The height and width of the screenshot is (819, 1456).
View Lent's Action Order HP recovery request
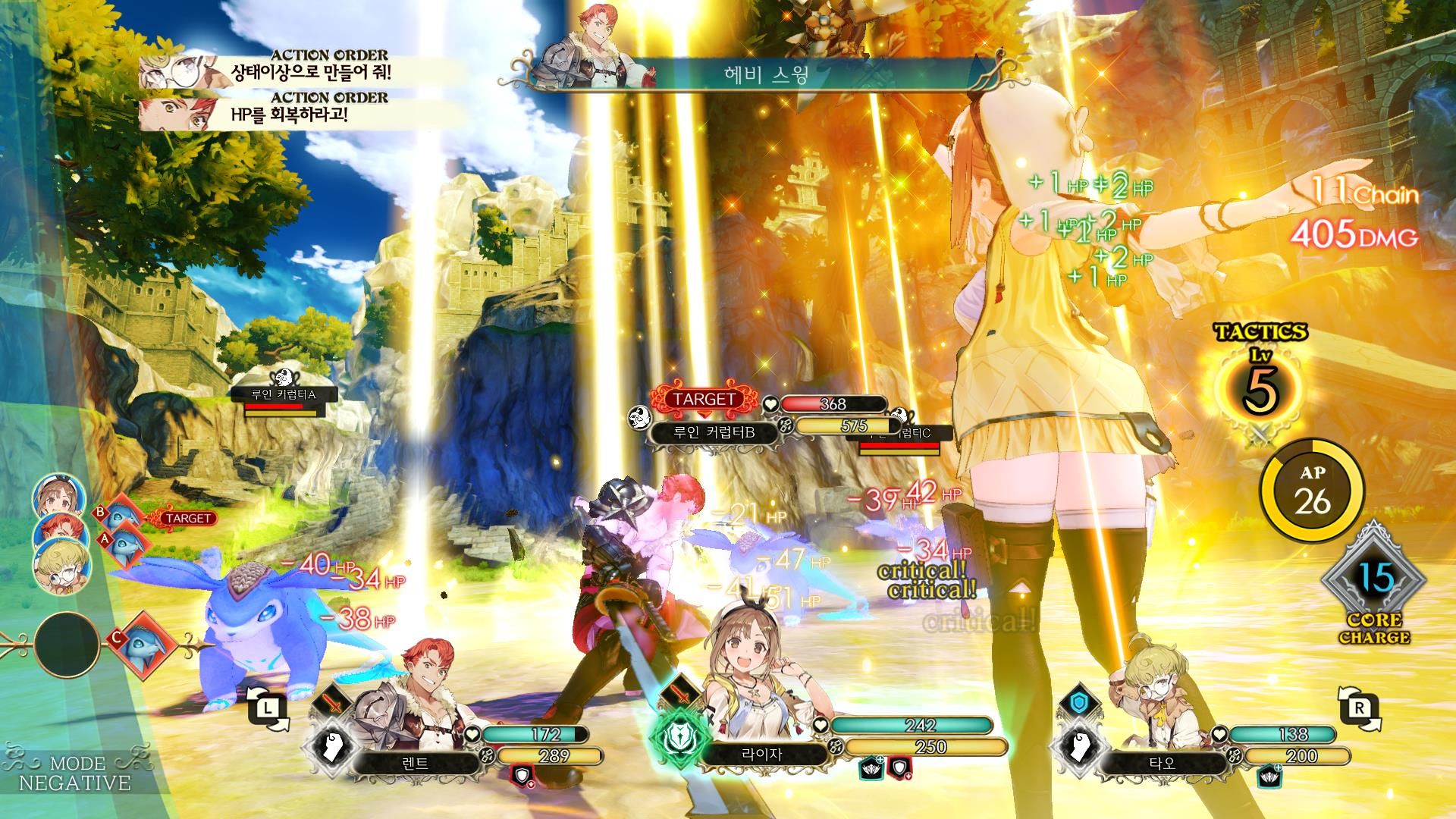tap(290, 115)
